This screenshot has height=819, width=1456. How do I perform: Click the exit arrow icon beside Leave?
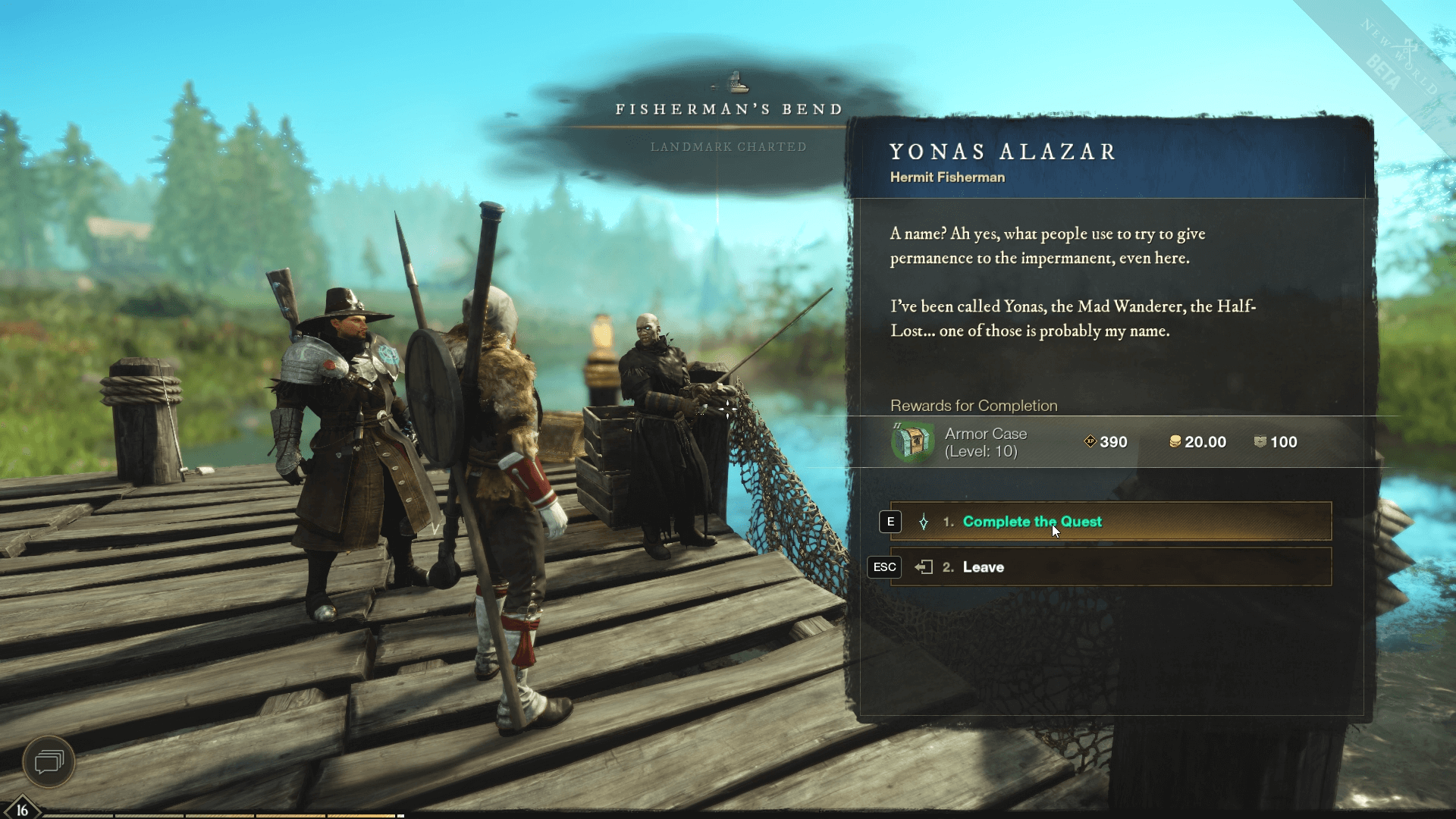924,566
